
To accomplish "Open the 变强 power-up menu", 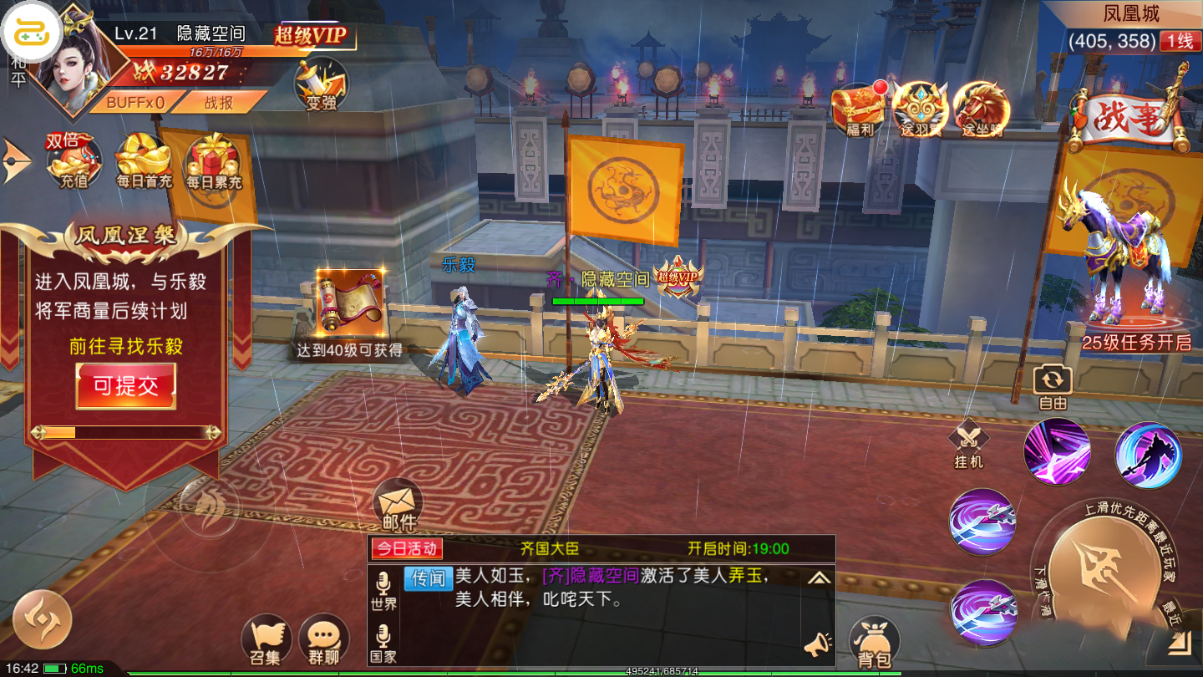I will coord(321,83).
